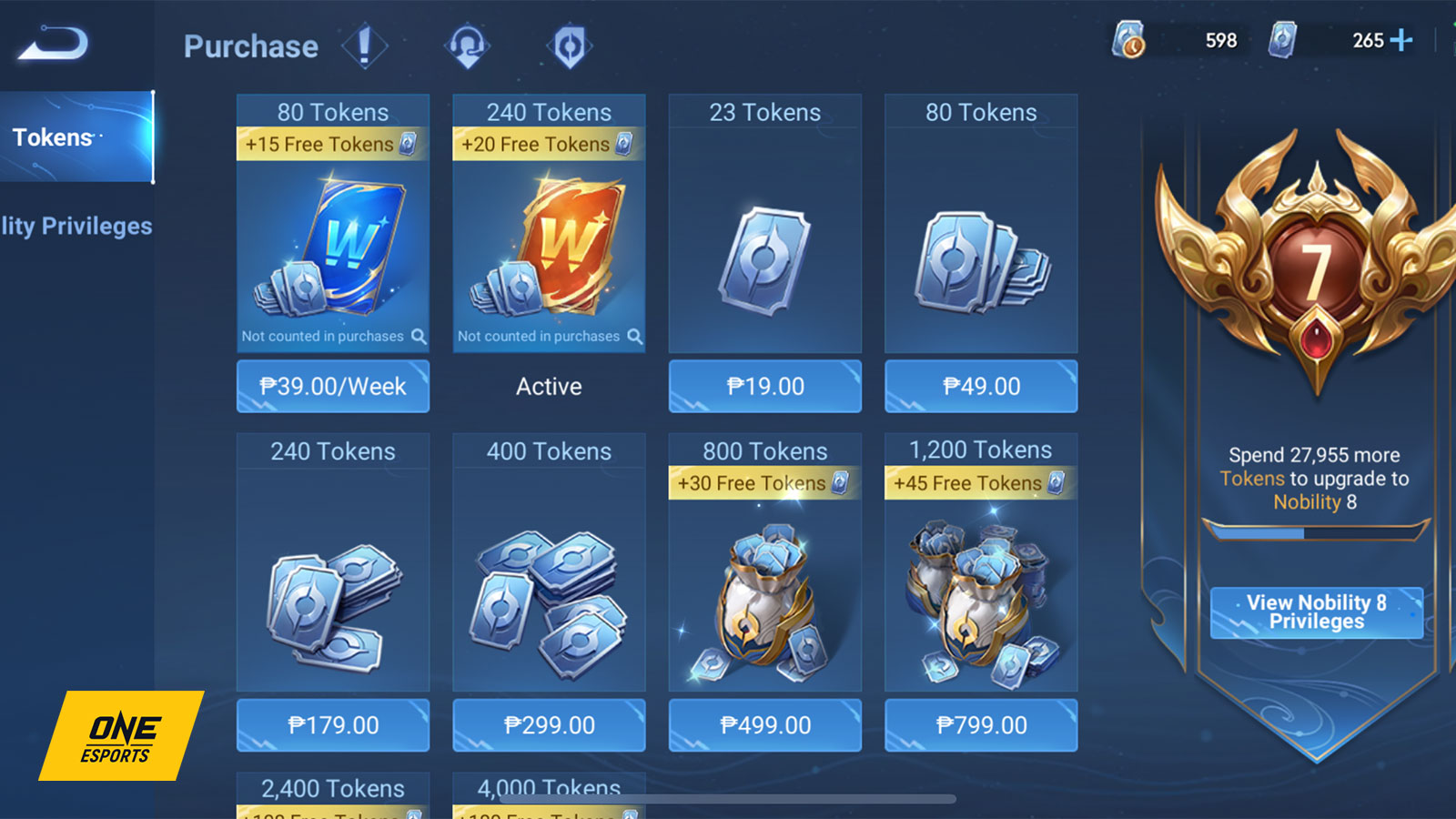Buy 1,200 Tokens for ₱799.00

[x=980, y=725]
